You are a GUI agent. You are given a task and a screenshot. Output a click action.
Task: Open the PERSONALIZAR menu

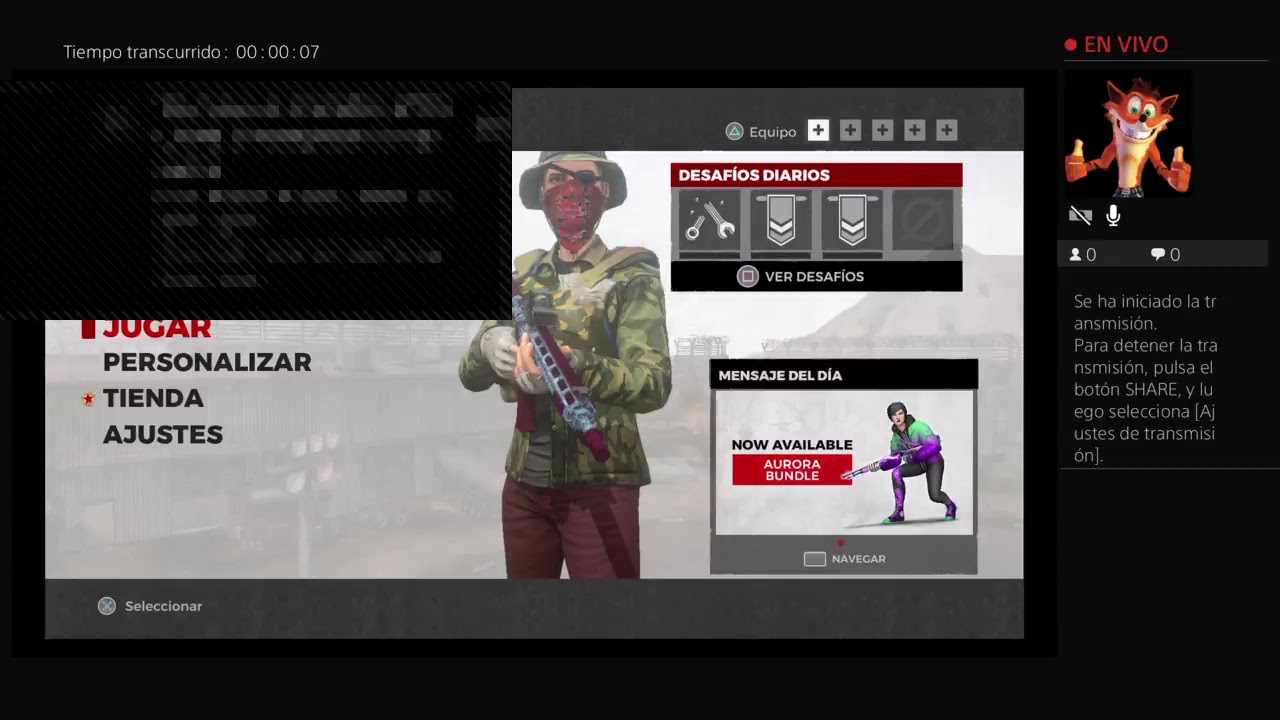tap(207, 362)
